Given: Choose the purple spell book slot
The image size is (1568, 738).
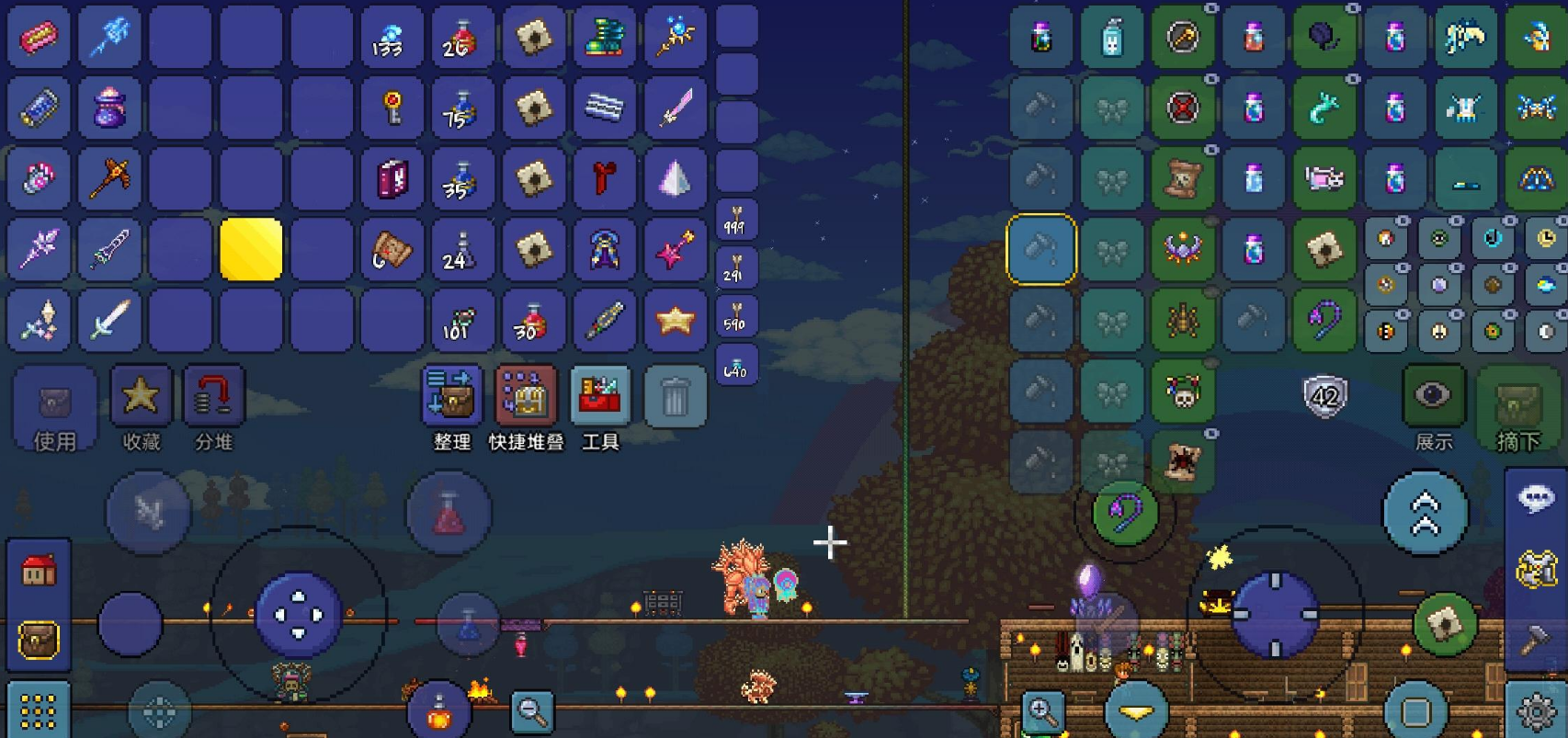Looking at the screenshot, I should (x=392, y=178).
